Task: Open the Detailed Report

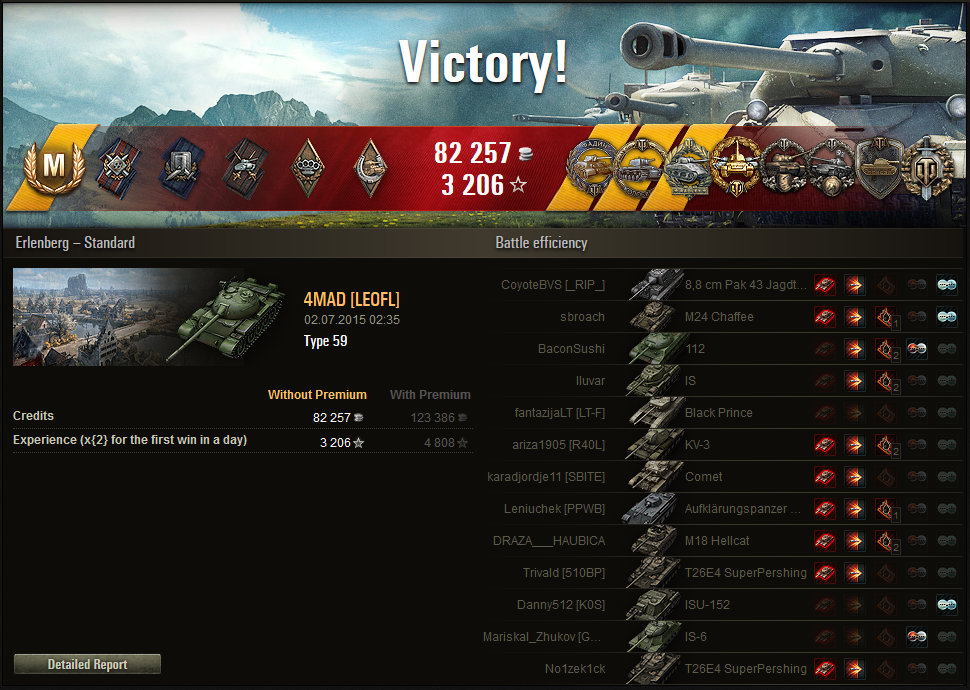Action: pyautogui.click(x=87, y=664)
